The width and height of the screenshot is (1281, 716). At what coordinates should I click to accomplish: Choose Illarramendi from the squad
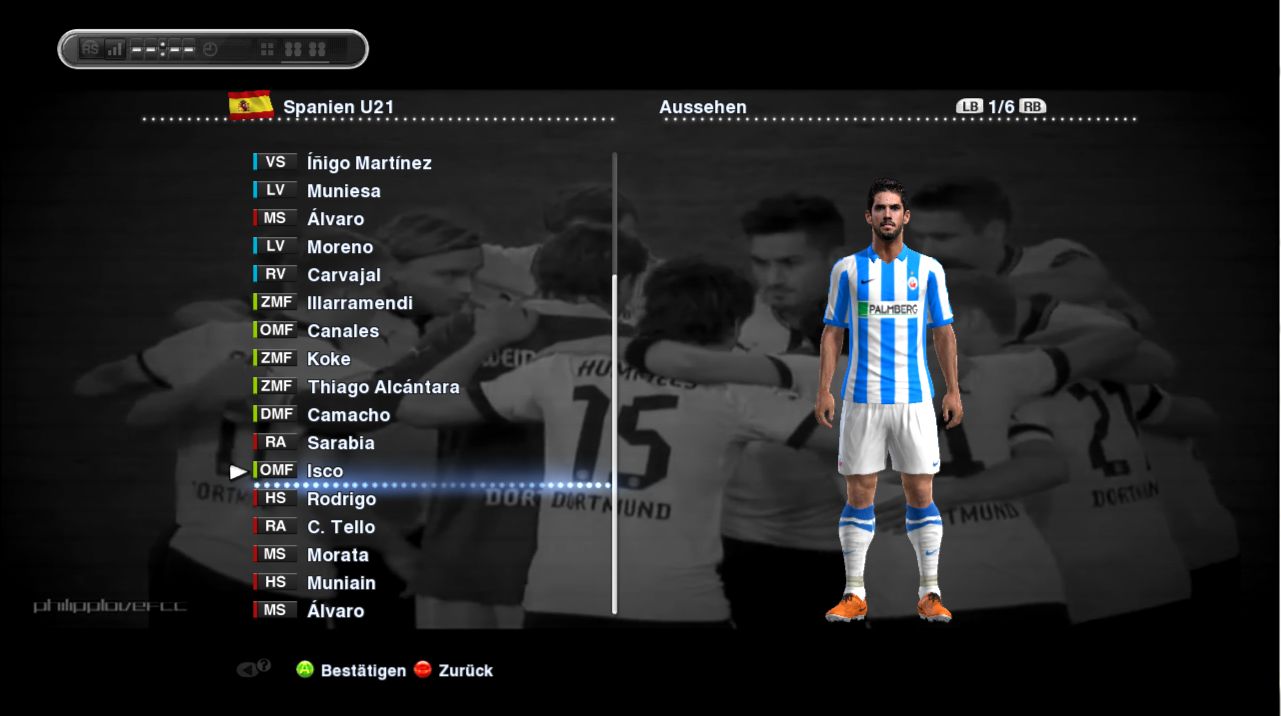[x=360, y=303]
